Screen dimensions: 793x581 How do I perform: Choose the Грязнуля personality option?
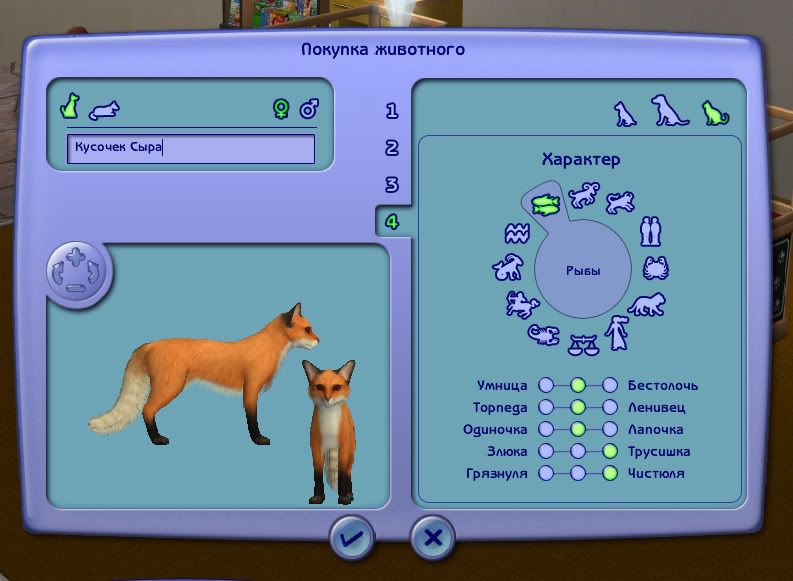[x=546, y=473]
